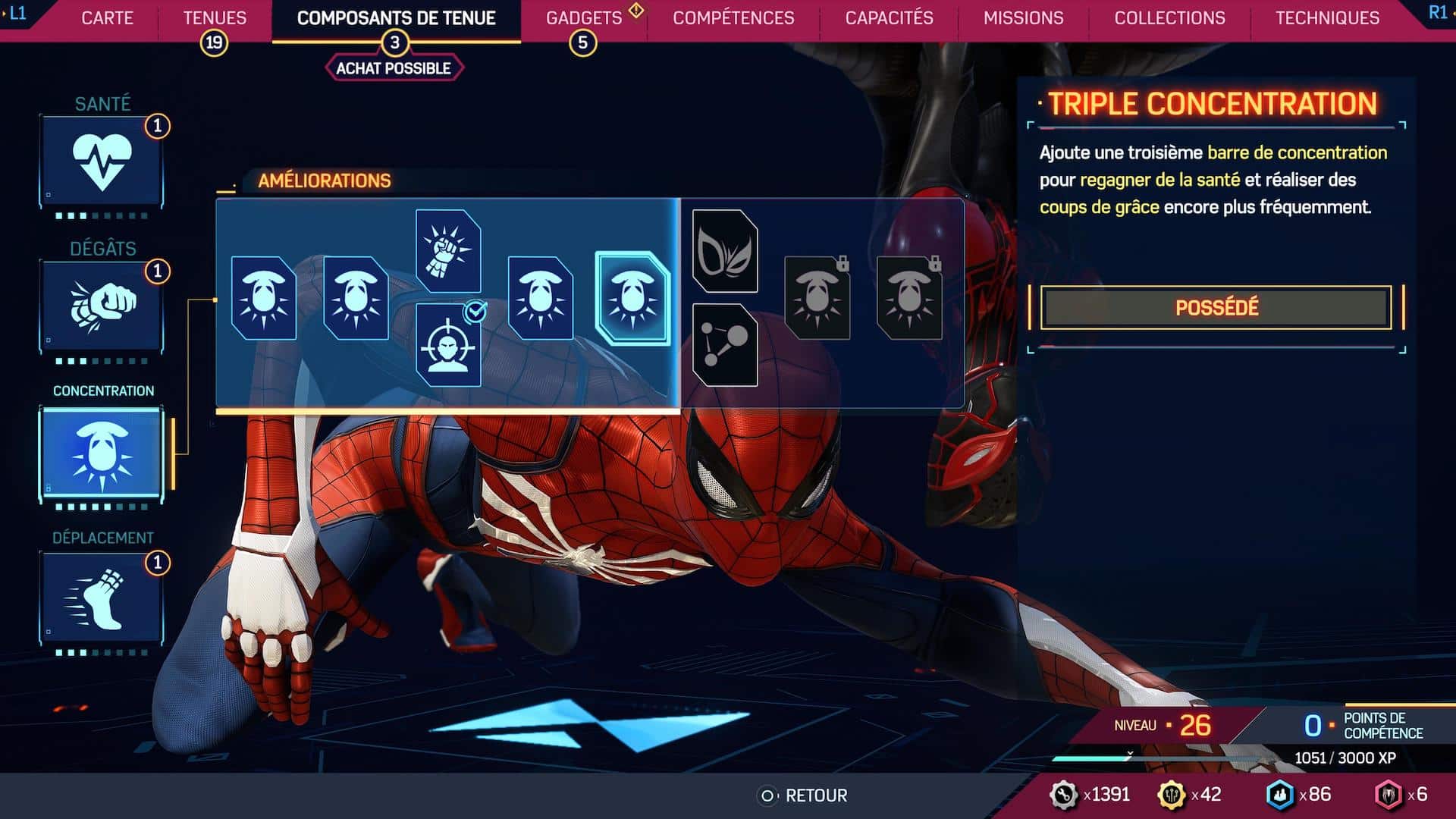The image size is (1456, 819).
Task: Pick the spider mask eyes upgrade
Action: point(725,251)
